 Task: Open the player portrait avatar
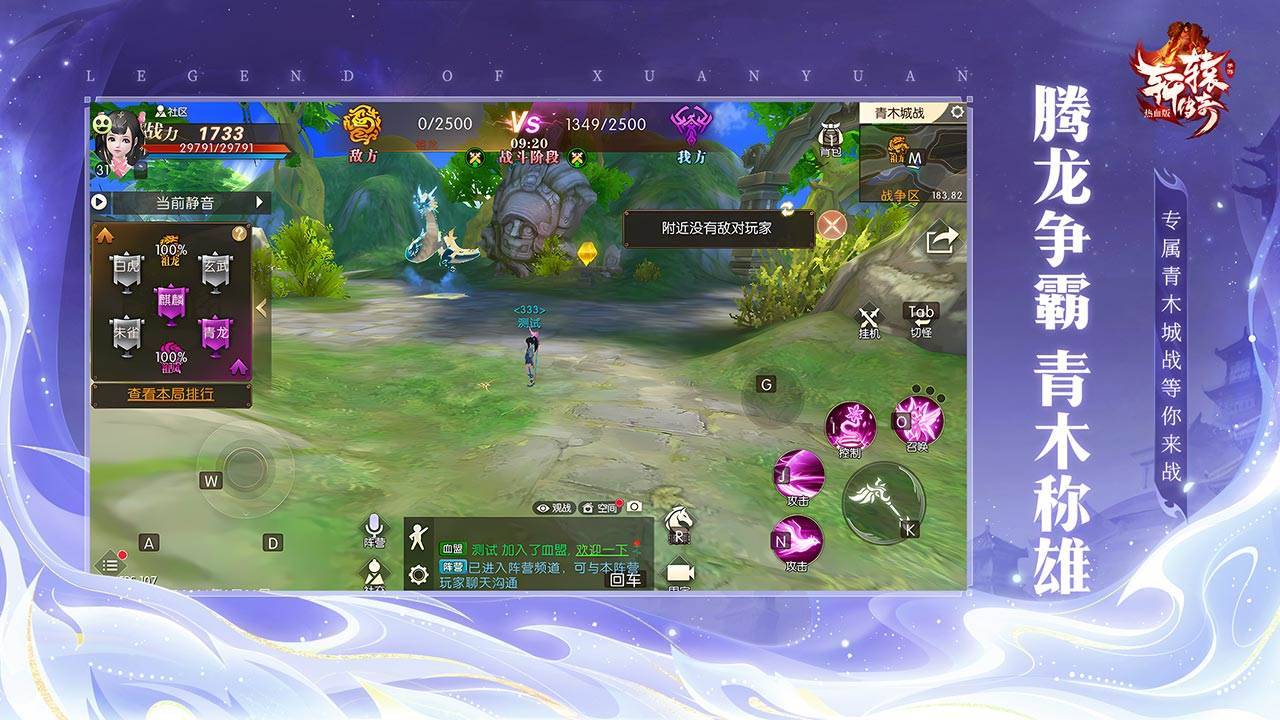pyautogui.click(x=117, y=143)
